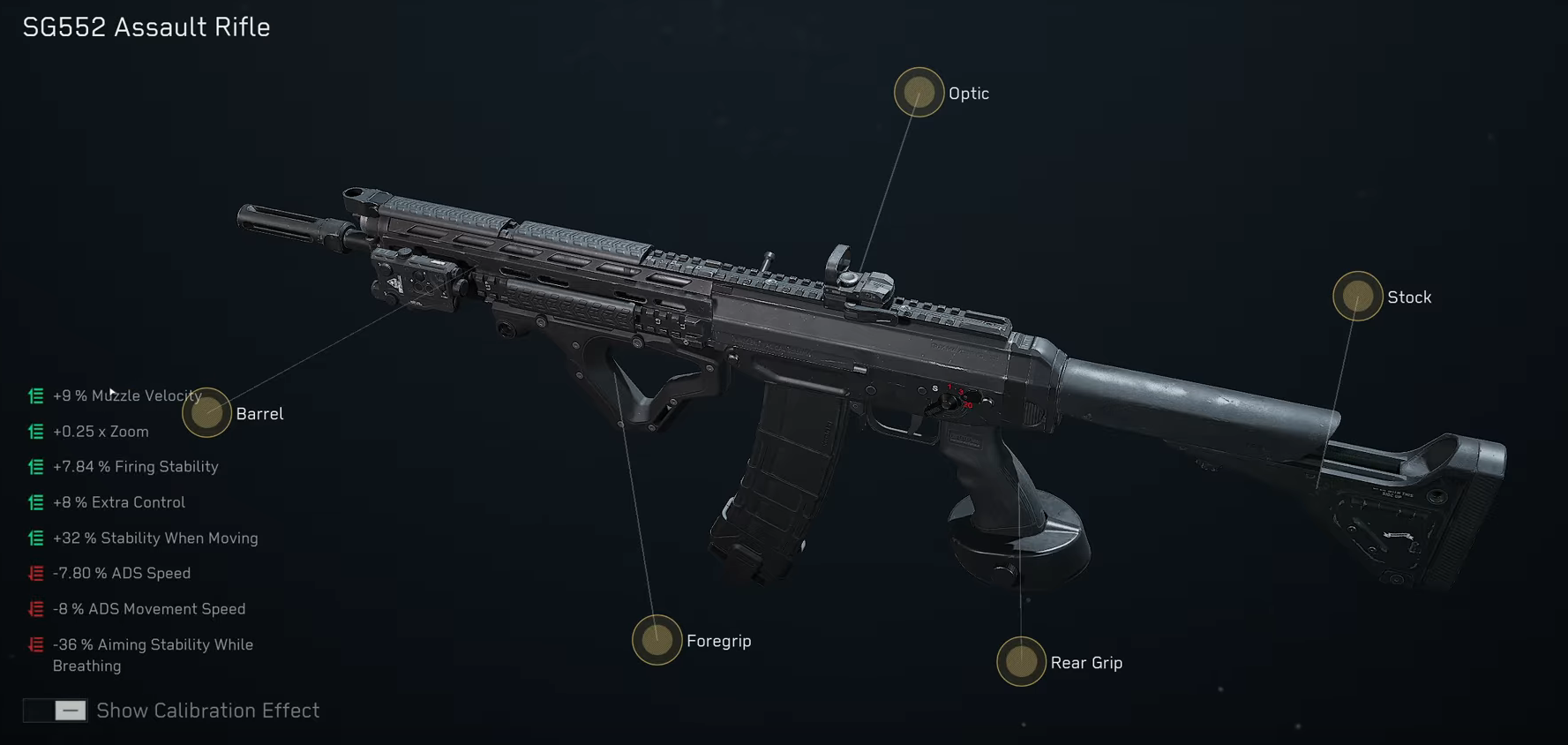Image resolution: width=1568 pixels, height=745 pixels.
Task: Click the red arrow beside ADS Speed
Action: point(35,573)
